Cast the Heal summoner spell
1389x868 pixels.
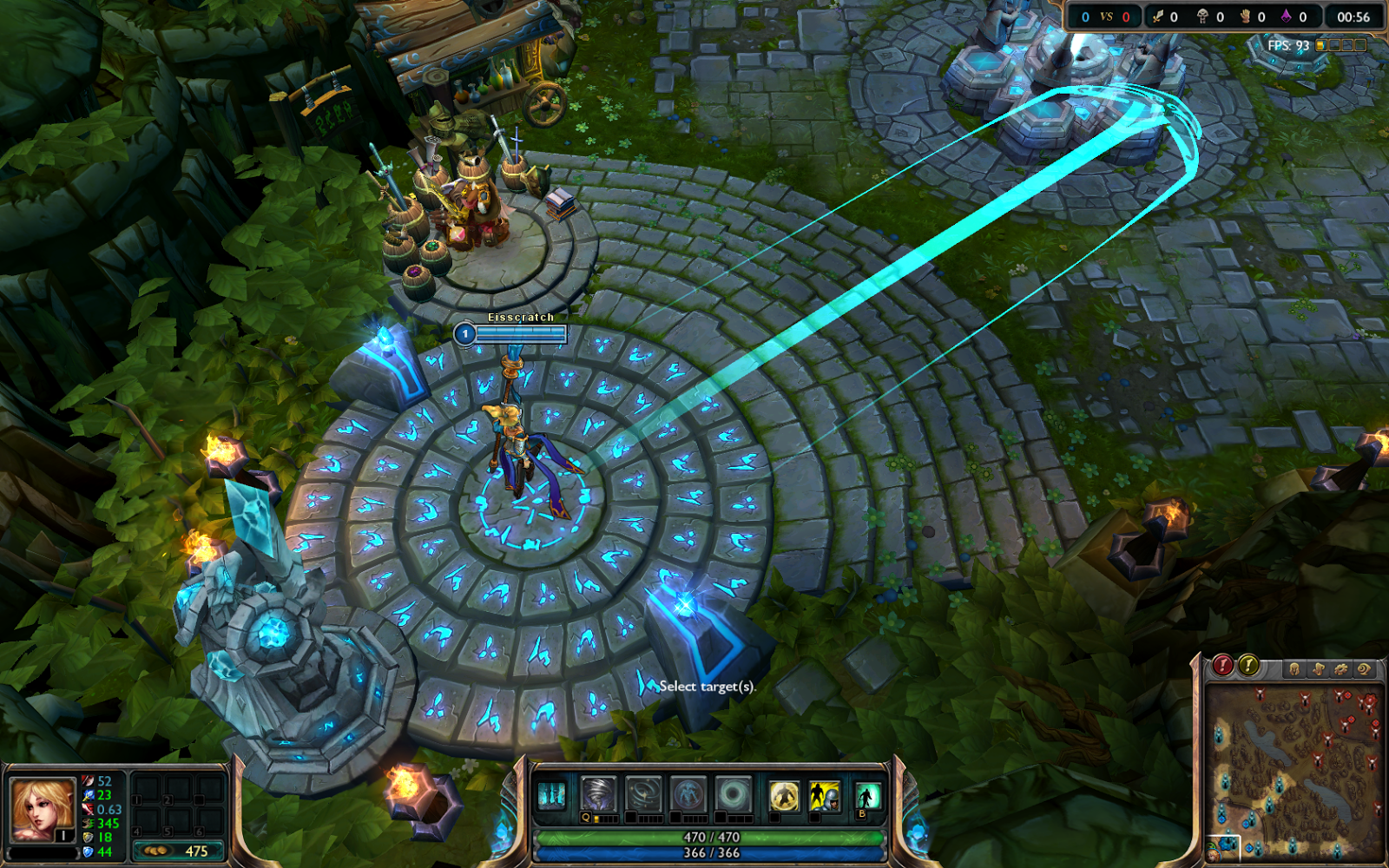click(784, 793)
